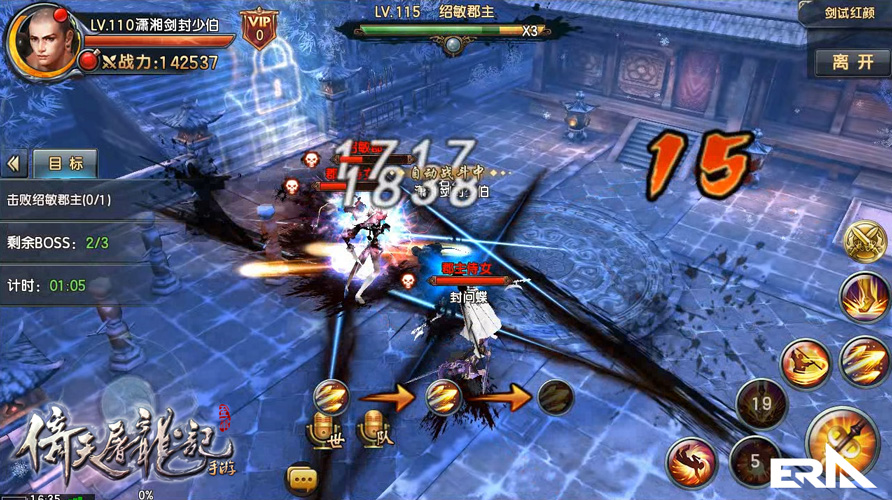
Task: Select the 击败绍敏郡主 objective entry
Action: click(60, 199)
